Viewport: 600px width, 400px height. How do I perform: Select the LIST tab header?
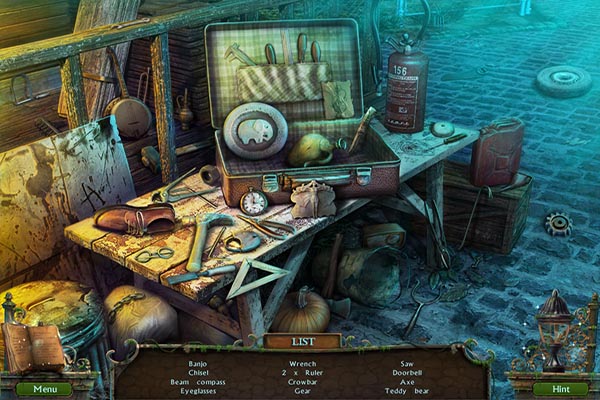click(x=303, y=341)
